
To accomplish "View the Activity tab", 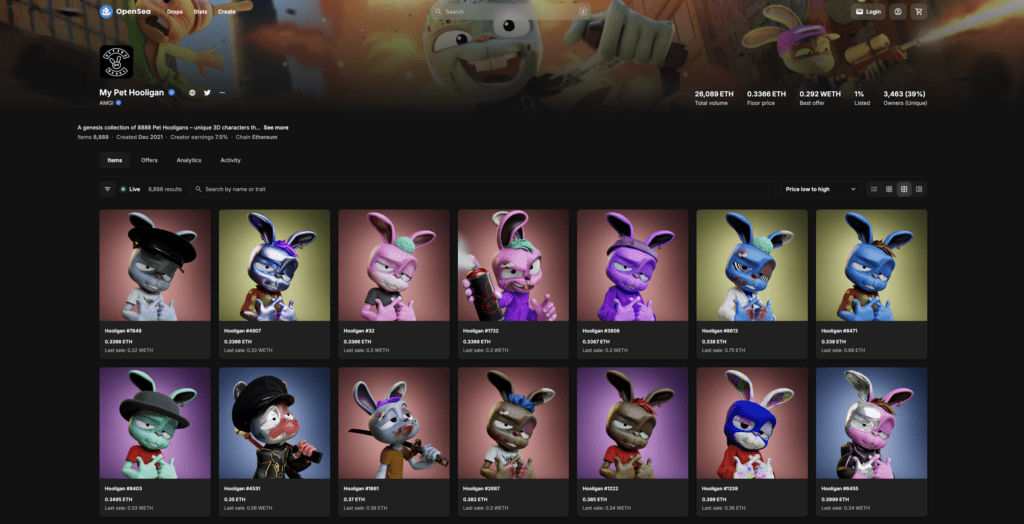I will (230, 160).
